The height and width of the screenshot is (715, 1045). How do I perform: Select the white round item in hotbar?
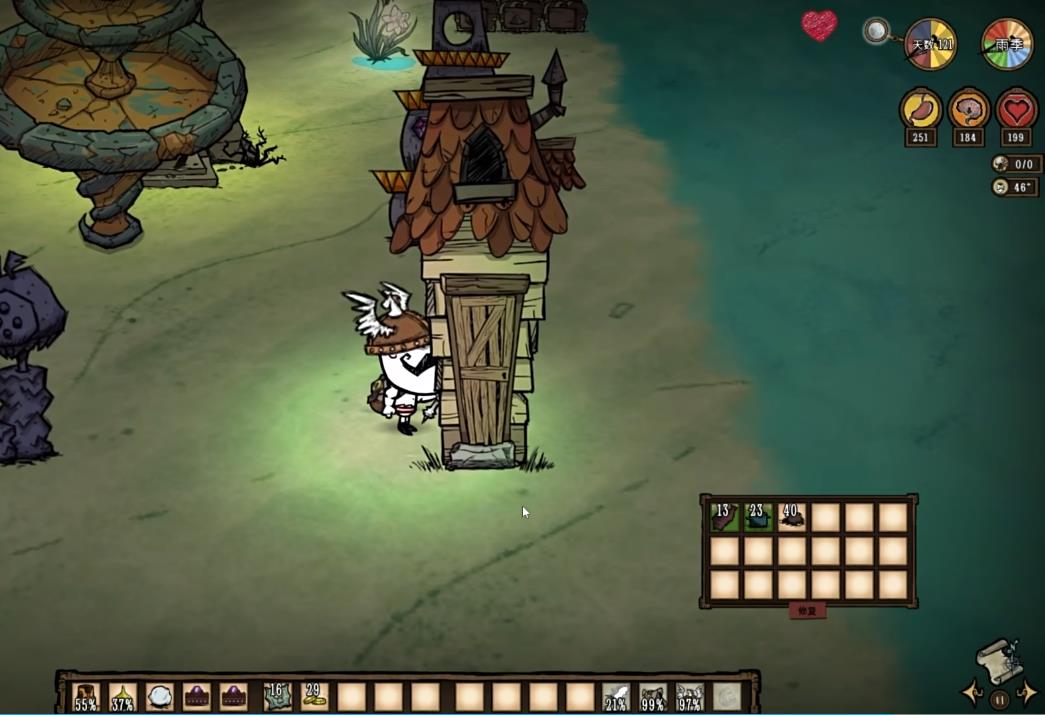[160, 696]
